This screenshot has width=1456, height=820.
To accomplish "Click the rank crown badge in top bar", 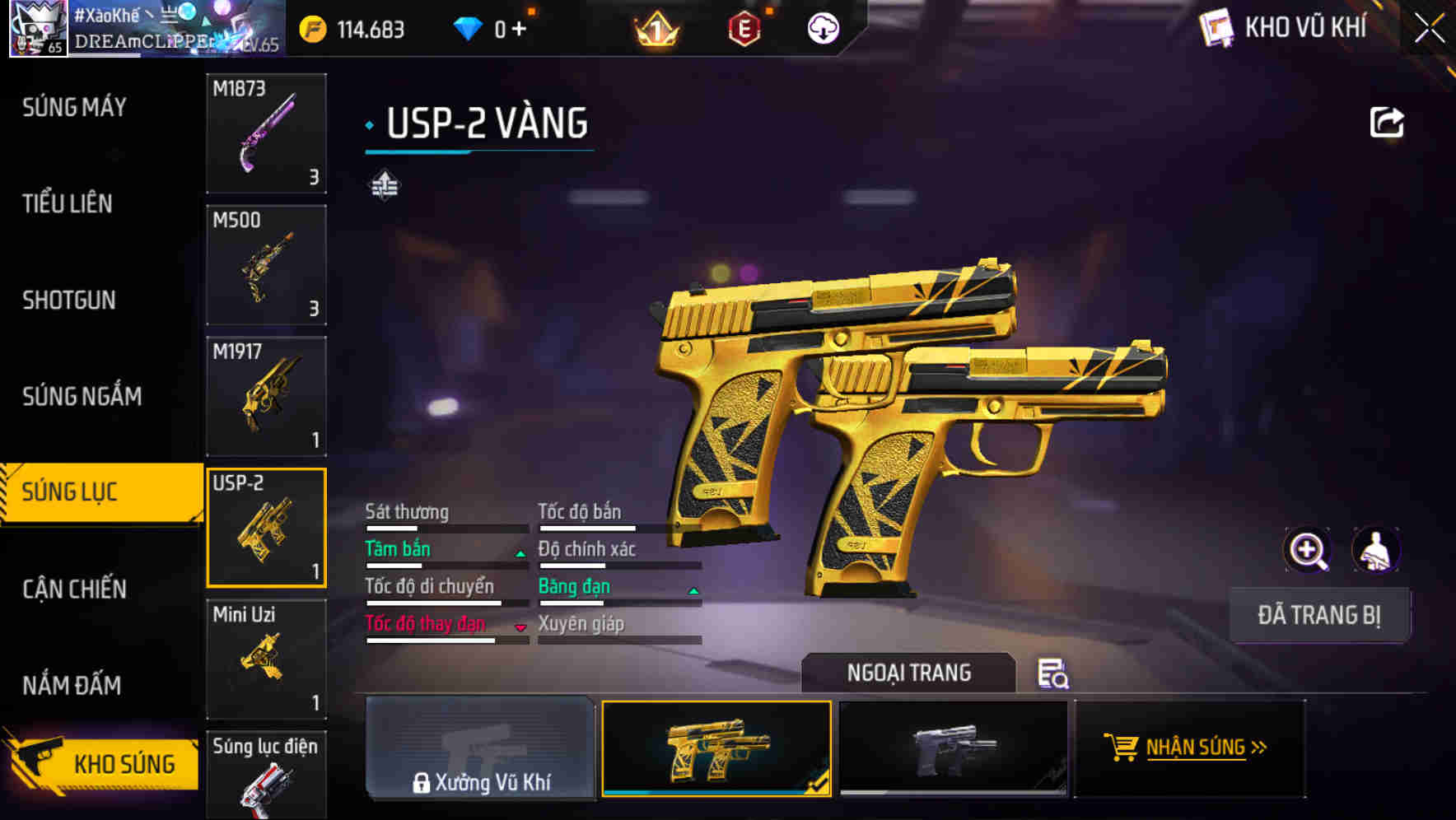I will pyautogui.click(x=654, y=30).
